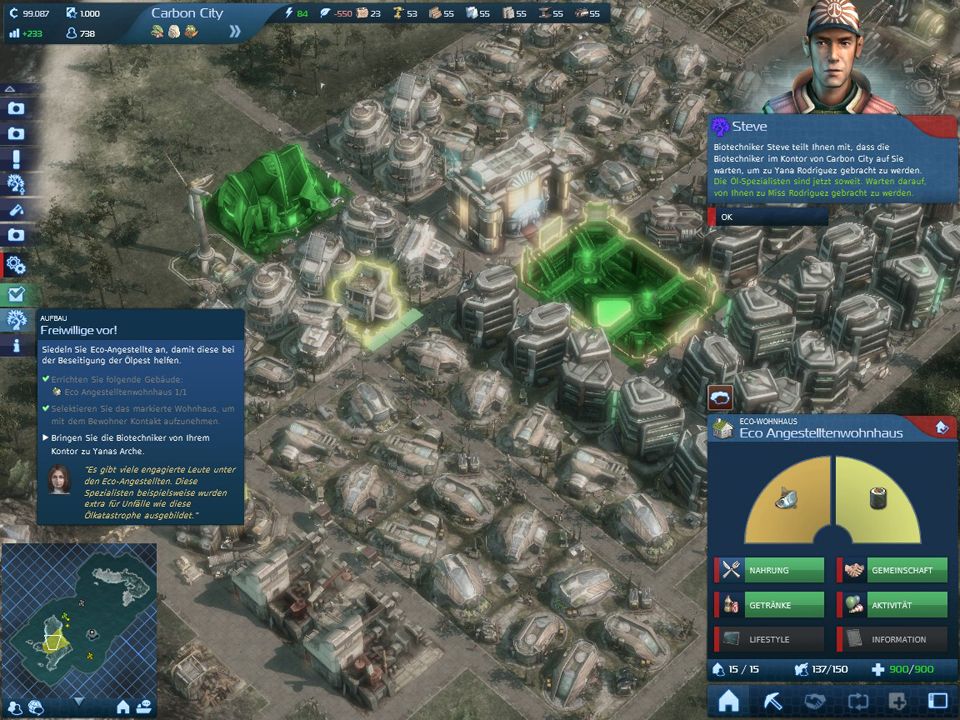Switch to the pickaxe demolition tool
Image resolution: width=960 pixels, height=720 pixels.
tap(771, 701)
